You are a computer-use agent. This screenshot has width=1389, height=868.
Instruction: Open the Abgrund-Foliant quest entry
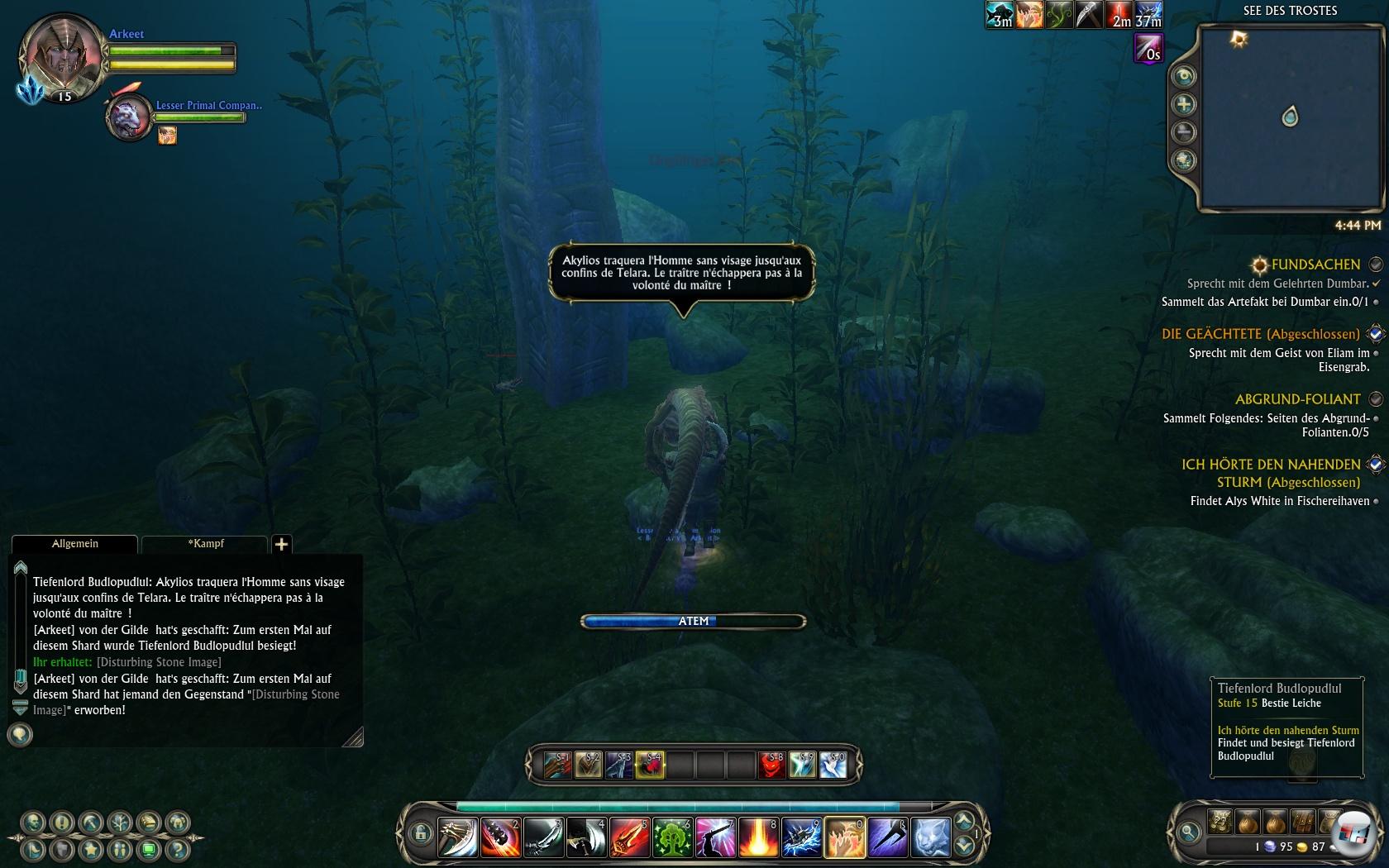click(x=1297, y=399)
